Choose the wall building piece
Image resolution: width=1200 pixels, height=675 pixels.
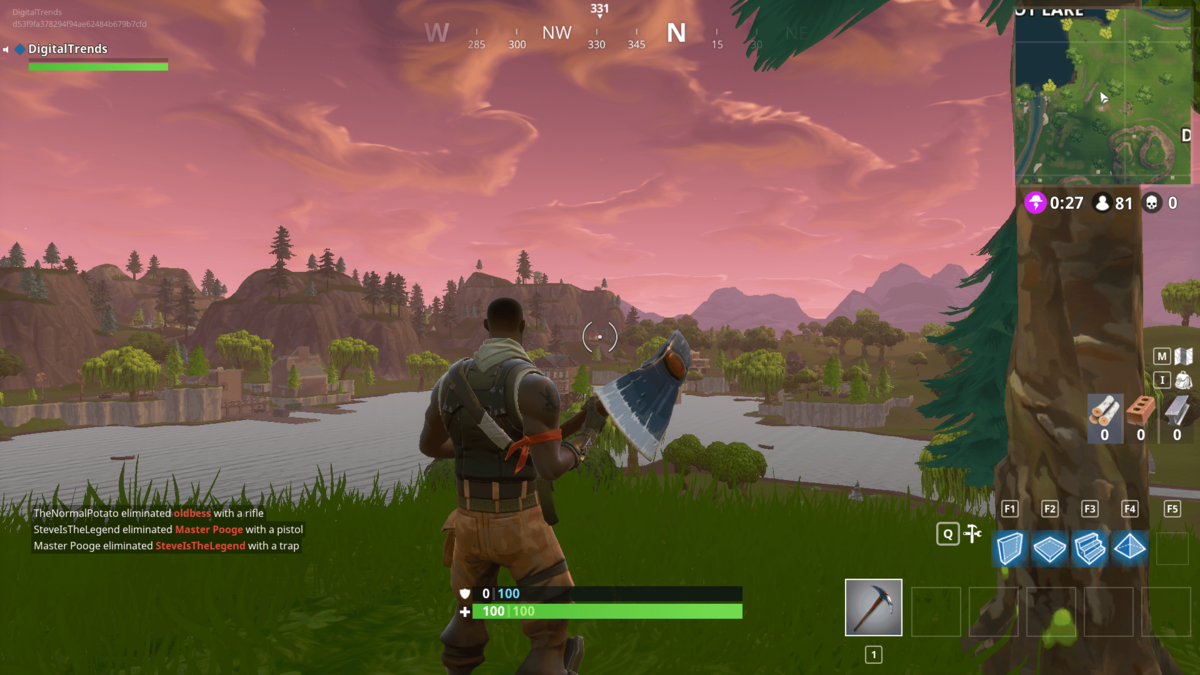(1010, 549)
